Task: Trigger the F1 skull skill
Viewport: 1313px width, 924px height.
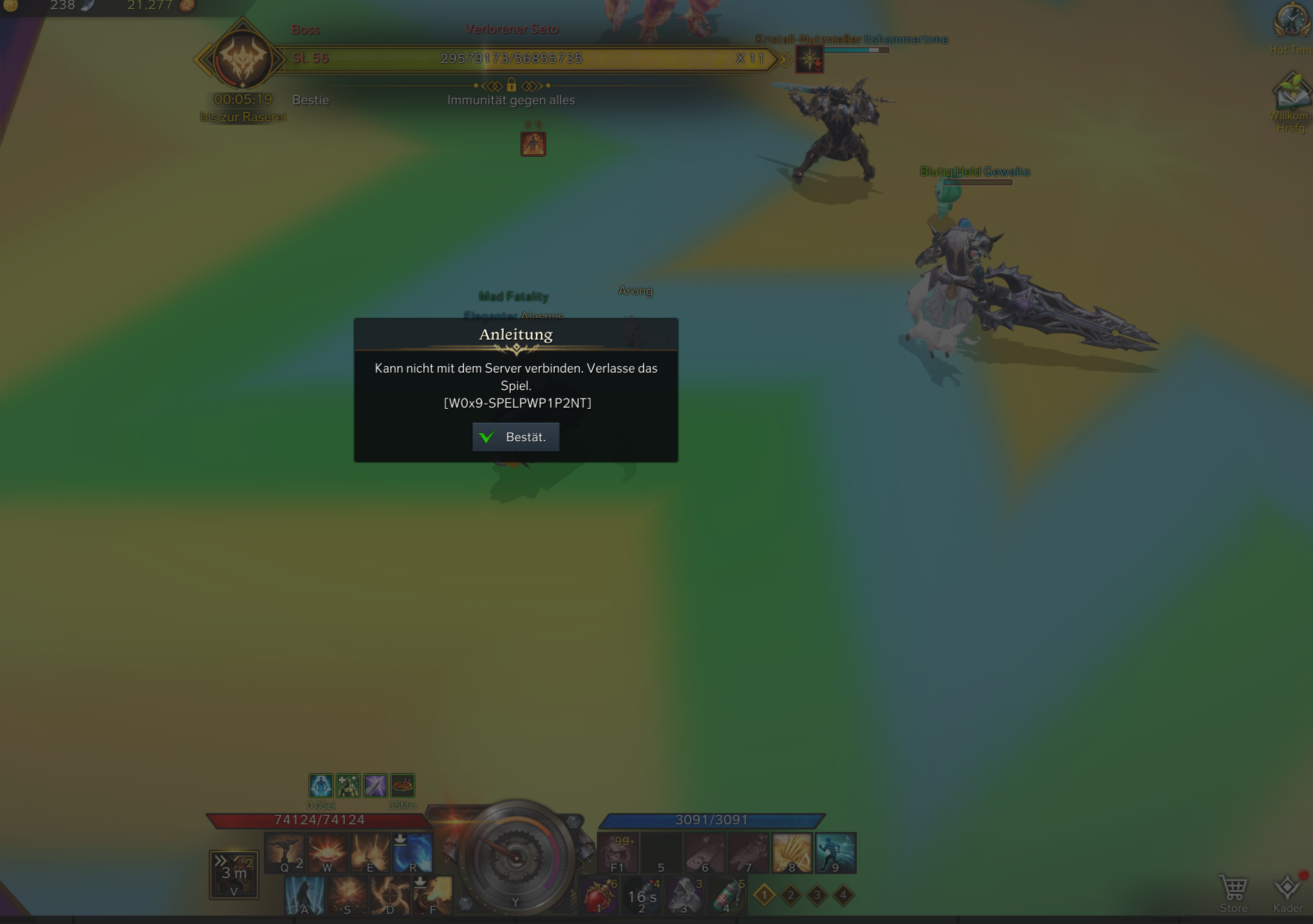Action: [x=617, y=852]
